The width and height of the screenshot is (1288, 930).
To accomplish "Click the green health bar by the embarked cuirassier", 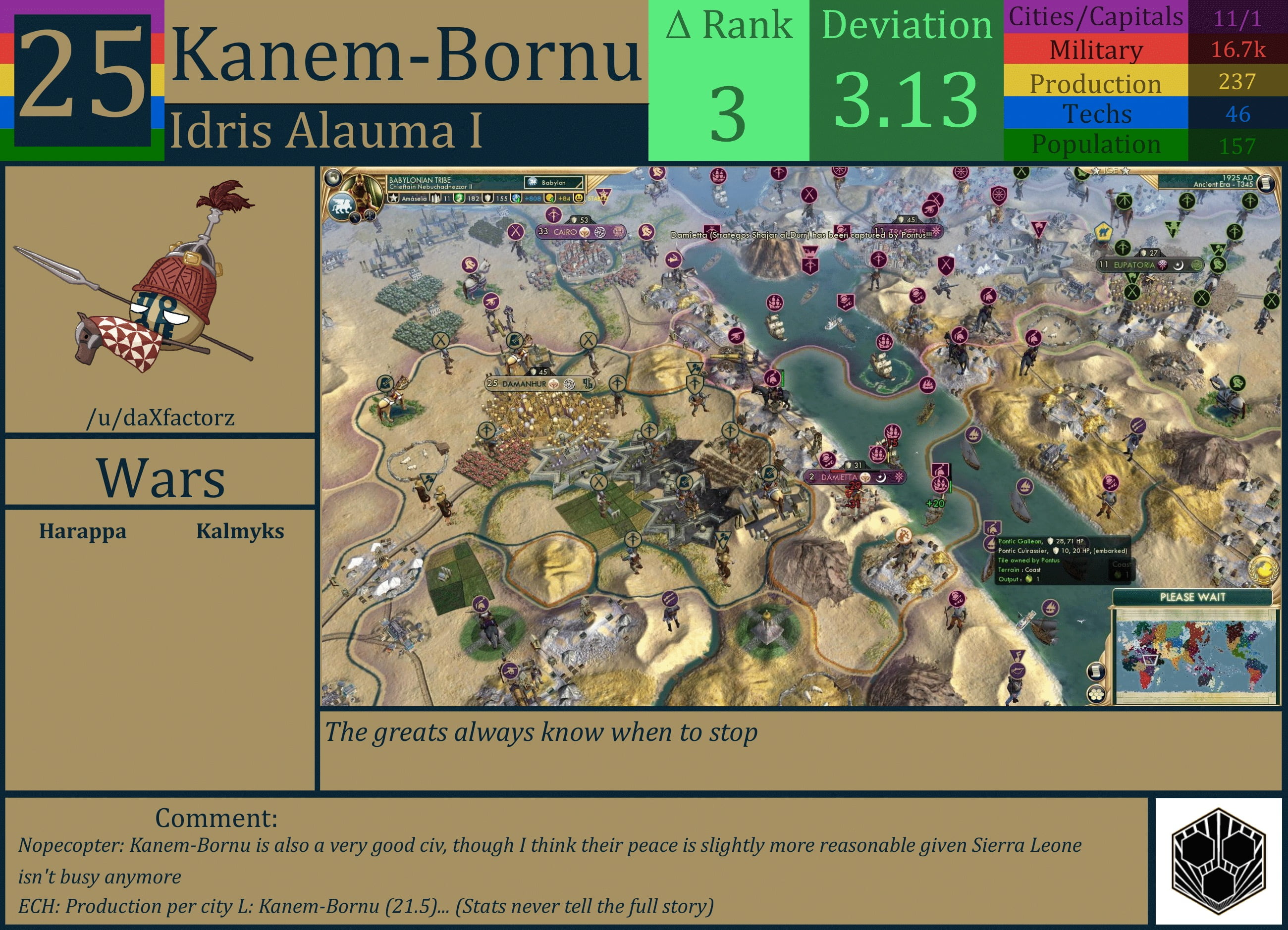I will 951,487.
